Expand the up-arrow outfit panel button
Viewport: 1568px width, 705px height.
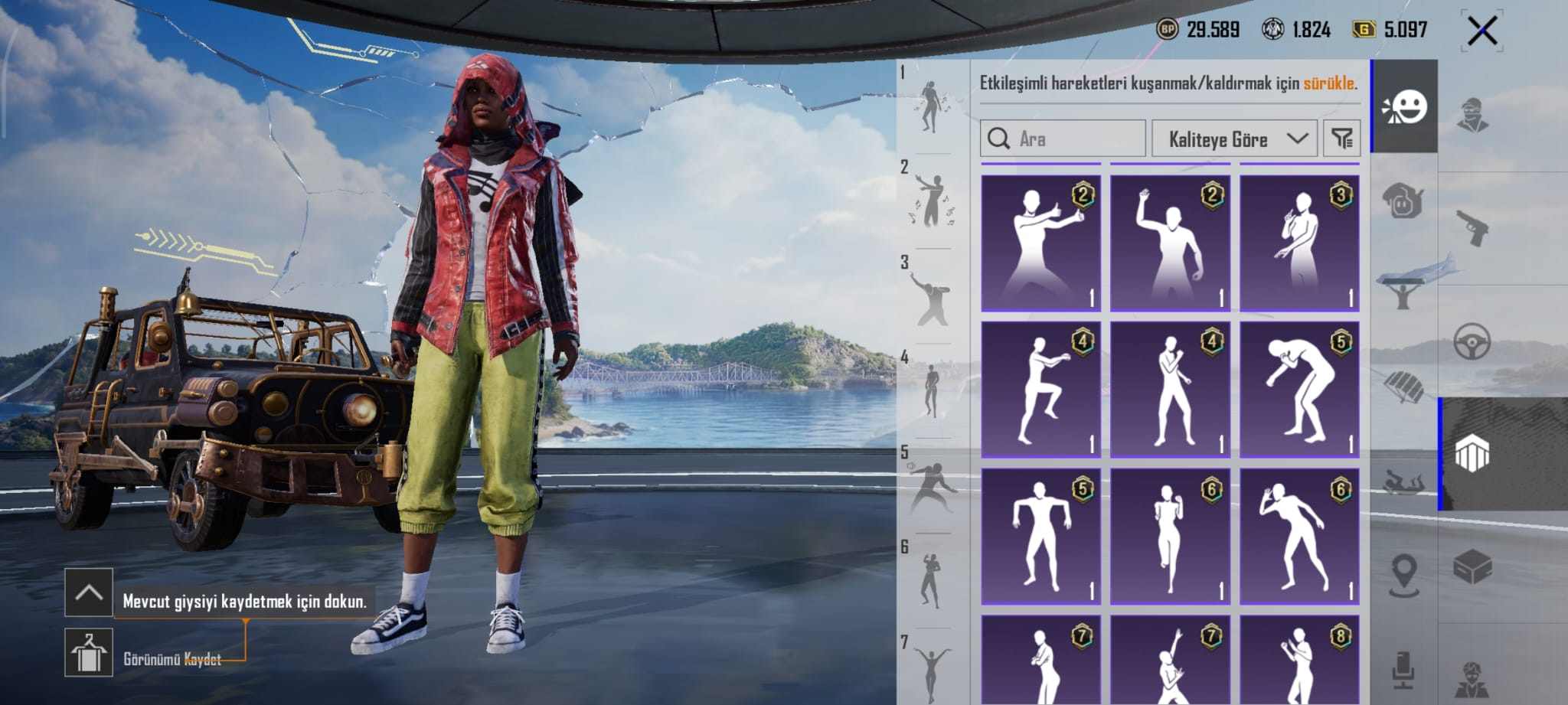(x=89, y=592)
